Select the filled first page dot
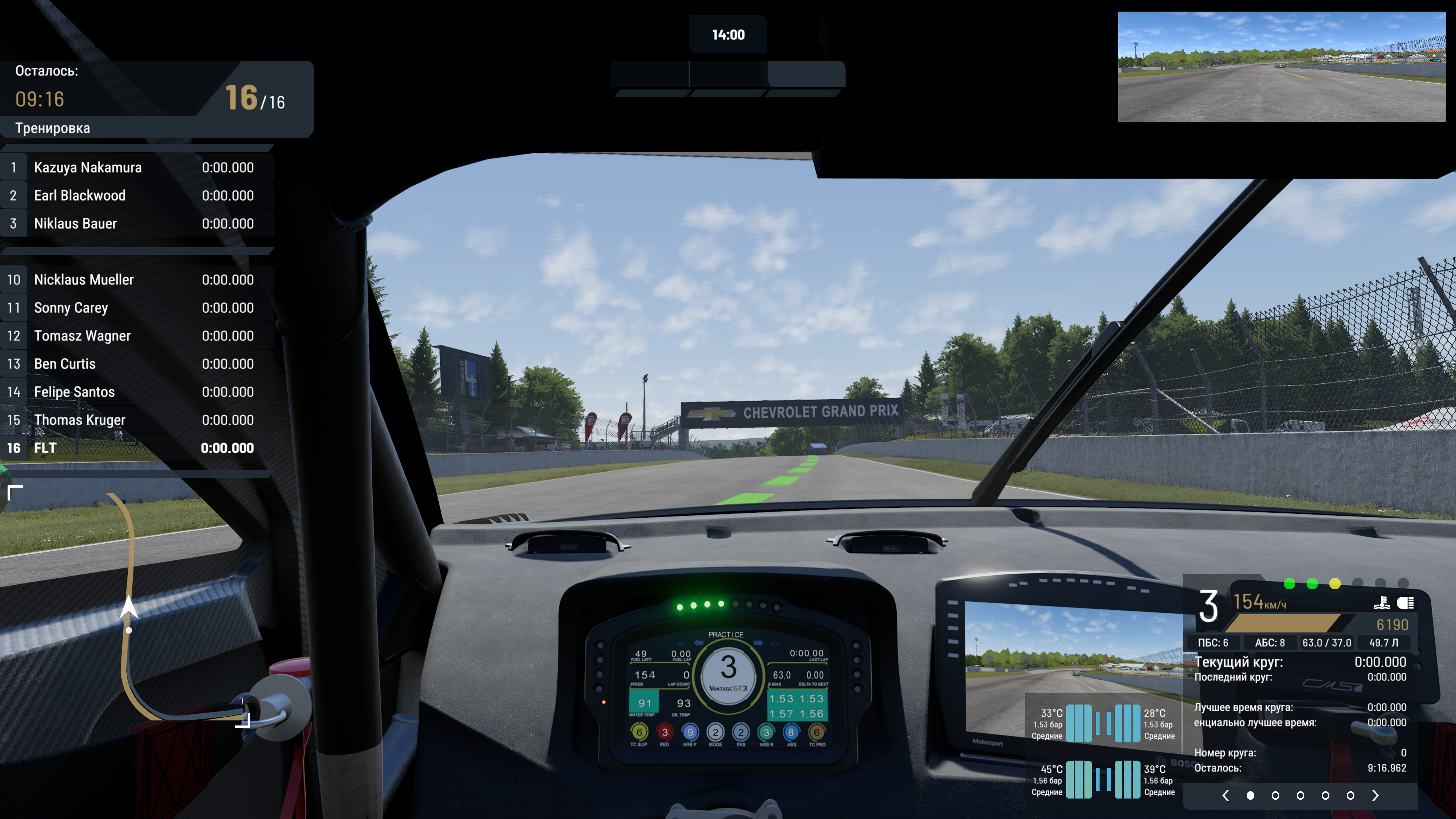 (x=1250, y=795)
